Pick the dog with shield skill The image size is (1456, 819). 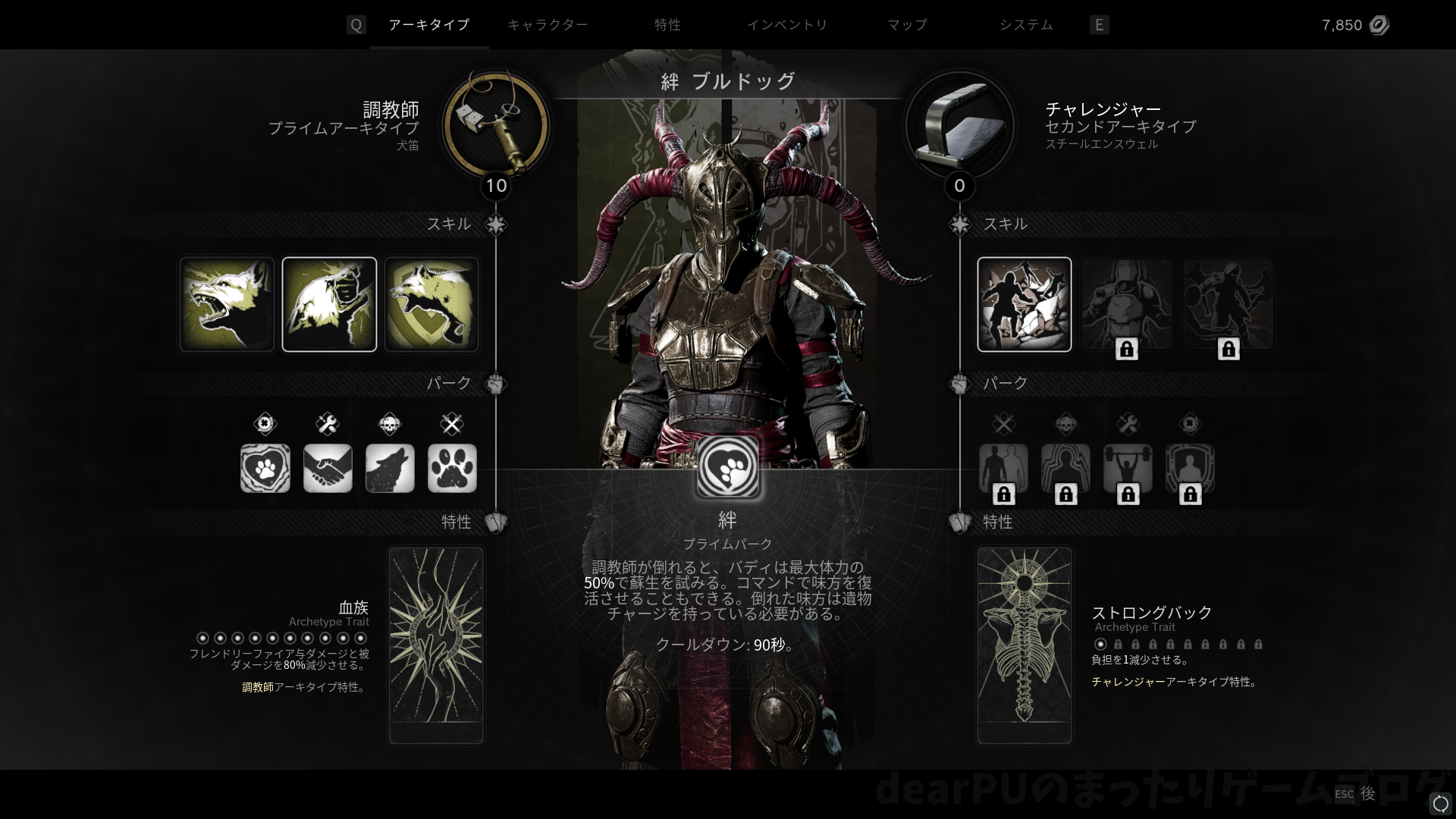[431, 304]
